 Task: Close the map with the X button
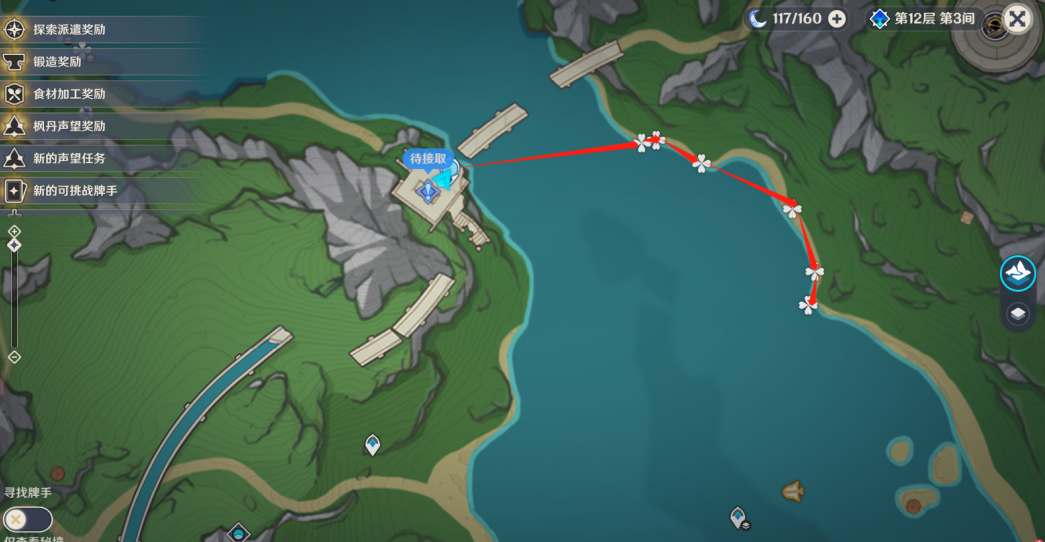click(1017, 19)
